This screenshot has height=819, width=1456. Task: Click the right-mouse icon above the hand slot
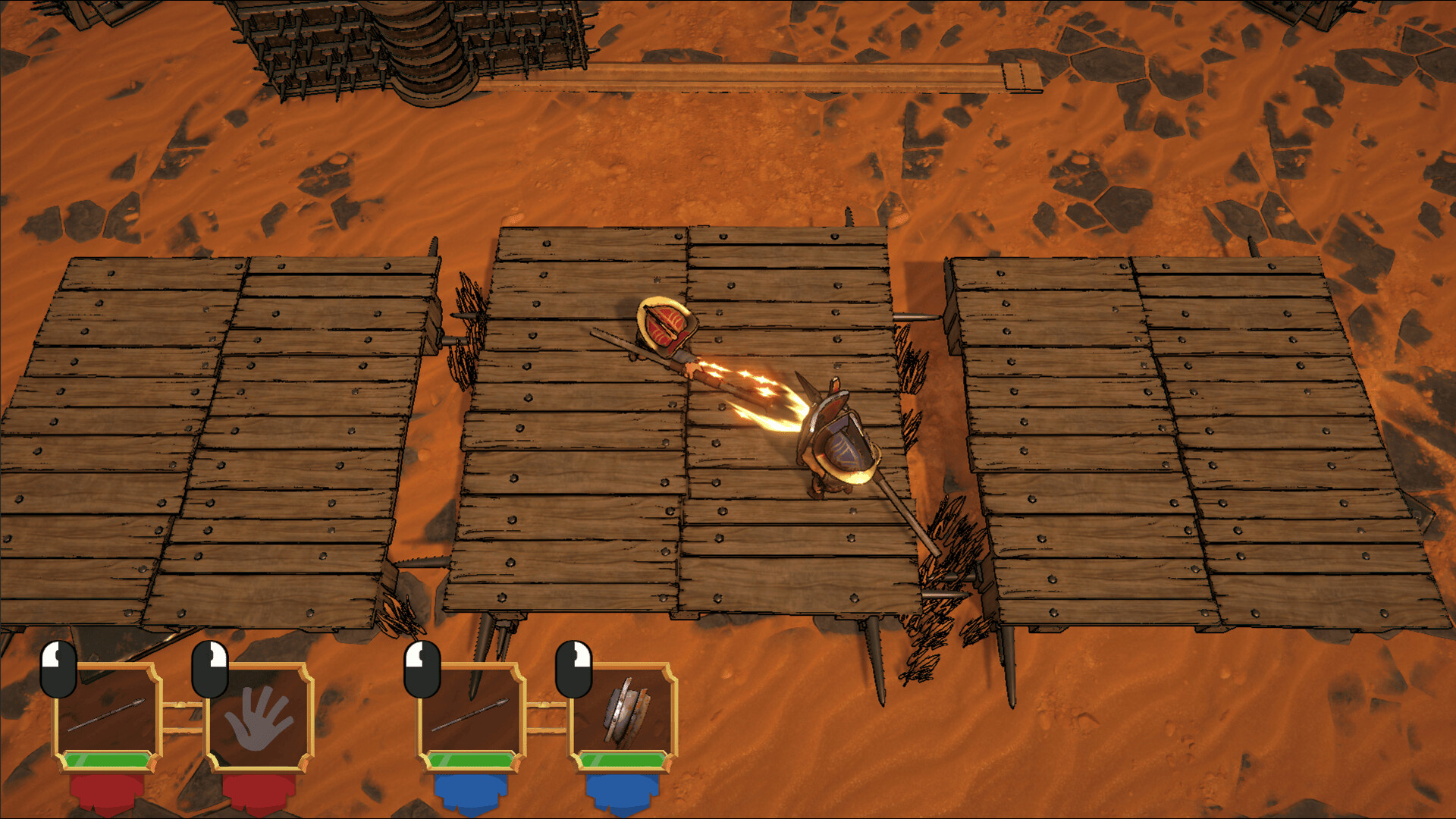pyautogui.click(x=209, y=667)
